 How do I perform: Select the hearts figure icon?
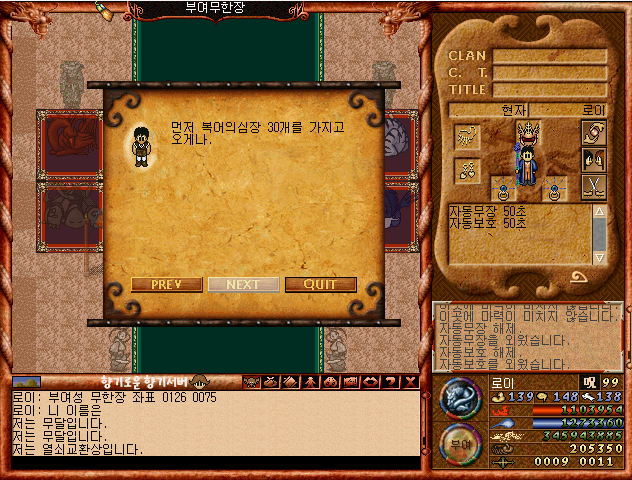[467, 169]
